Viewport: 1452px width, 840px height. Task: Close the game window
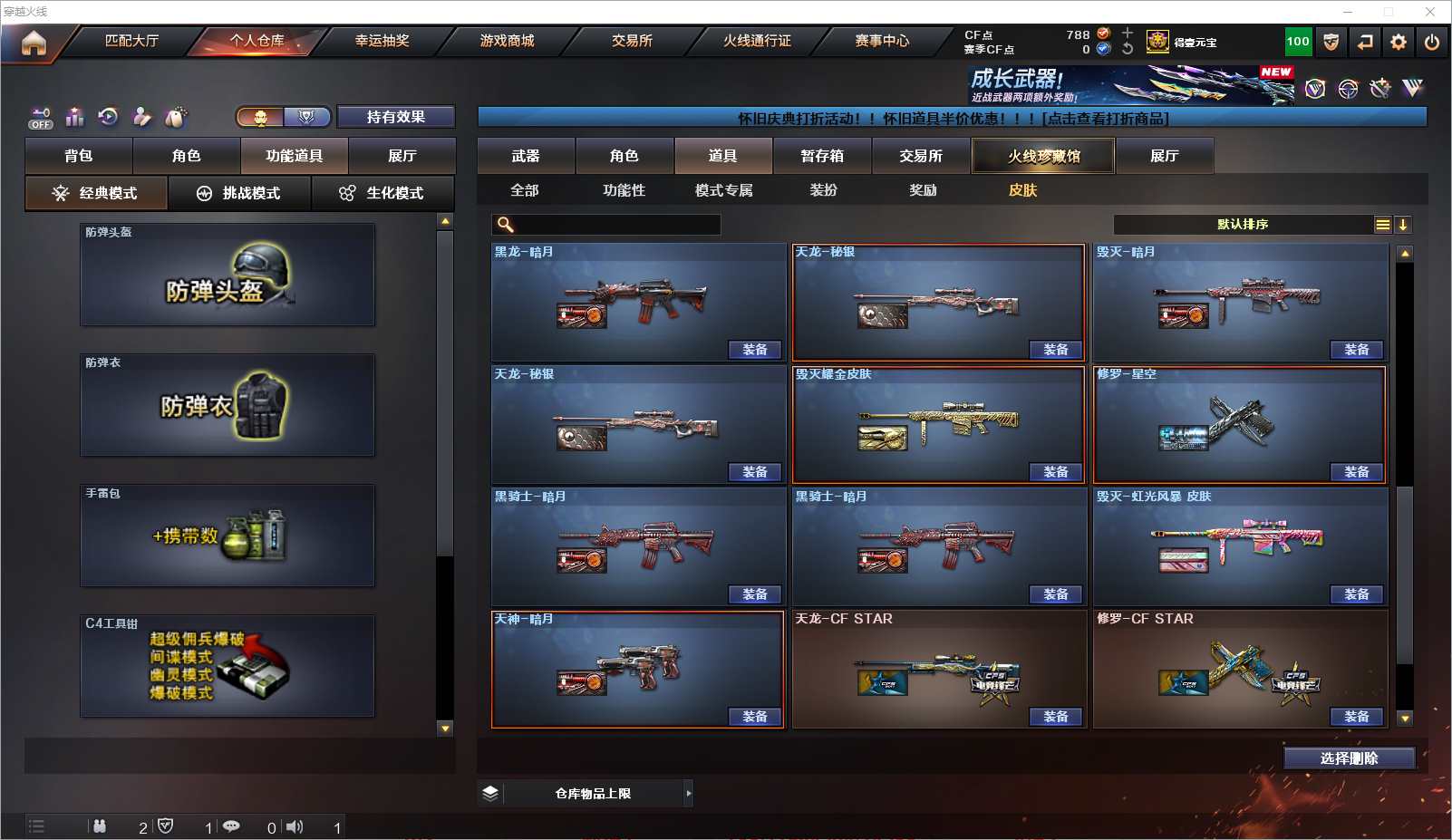click(1430, 12)
